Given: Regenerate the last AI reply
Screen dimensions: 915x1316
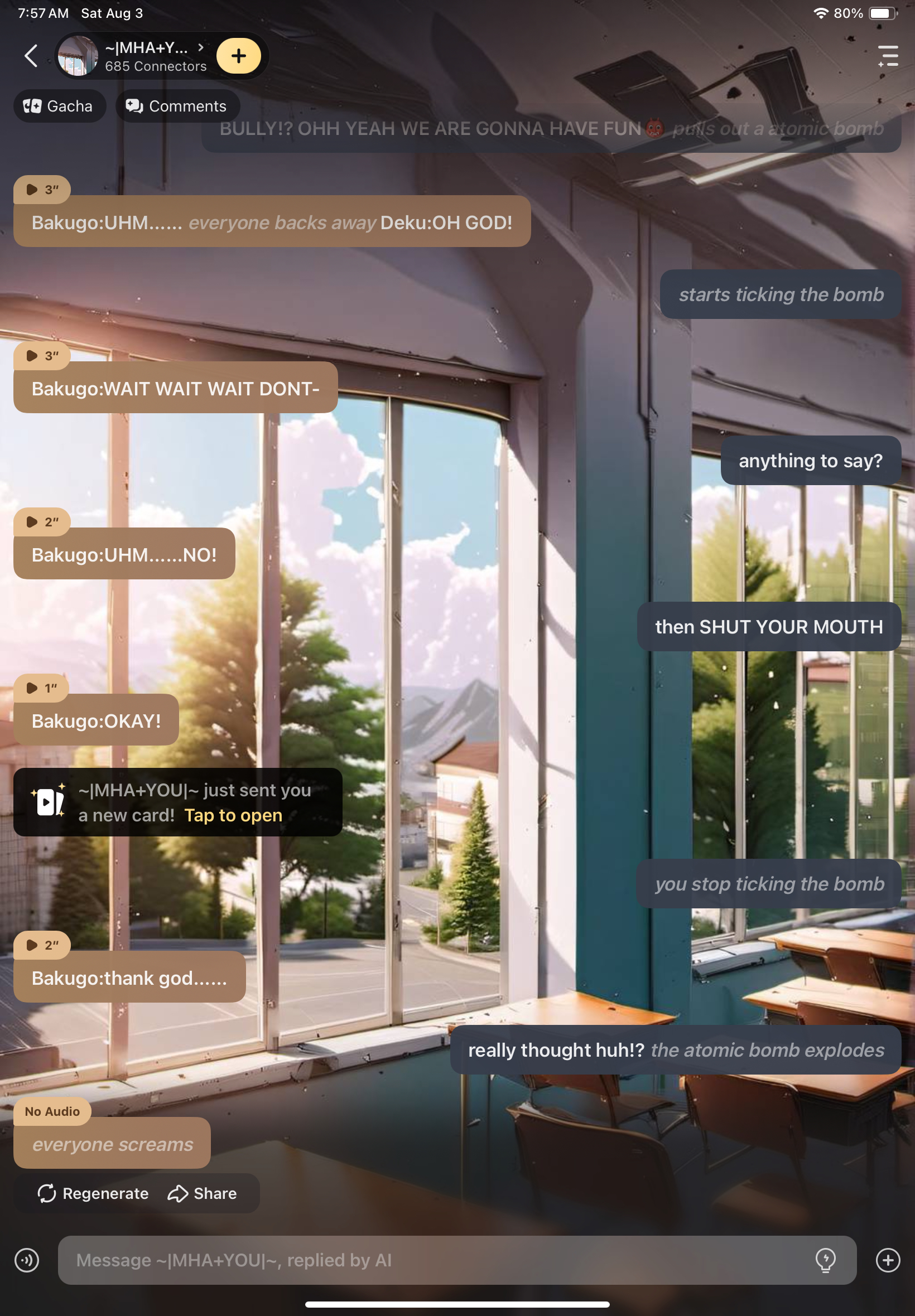Looking at the screenshot, I should click(93, 1193).
